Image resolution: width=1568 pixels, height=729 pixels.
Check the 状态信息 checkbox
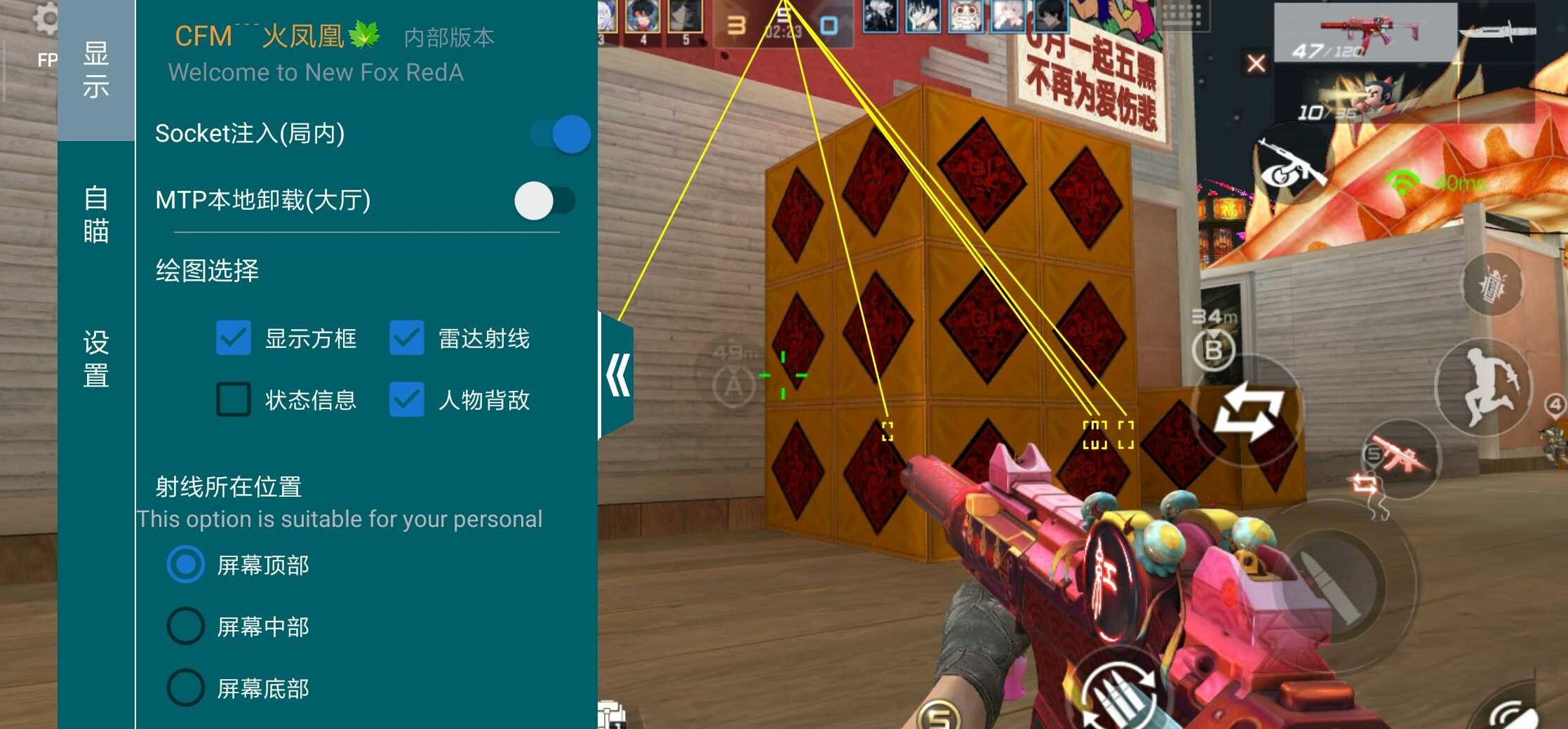[234, 401]
